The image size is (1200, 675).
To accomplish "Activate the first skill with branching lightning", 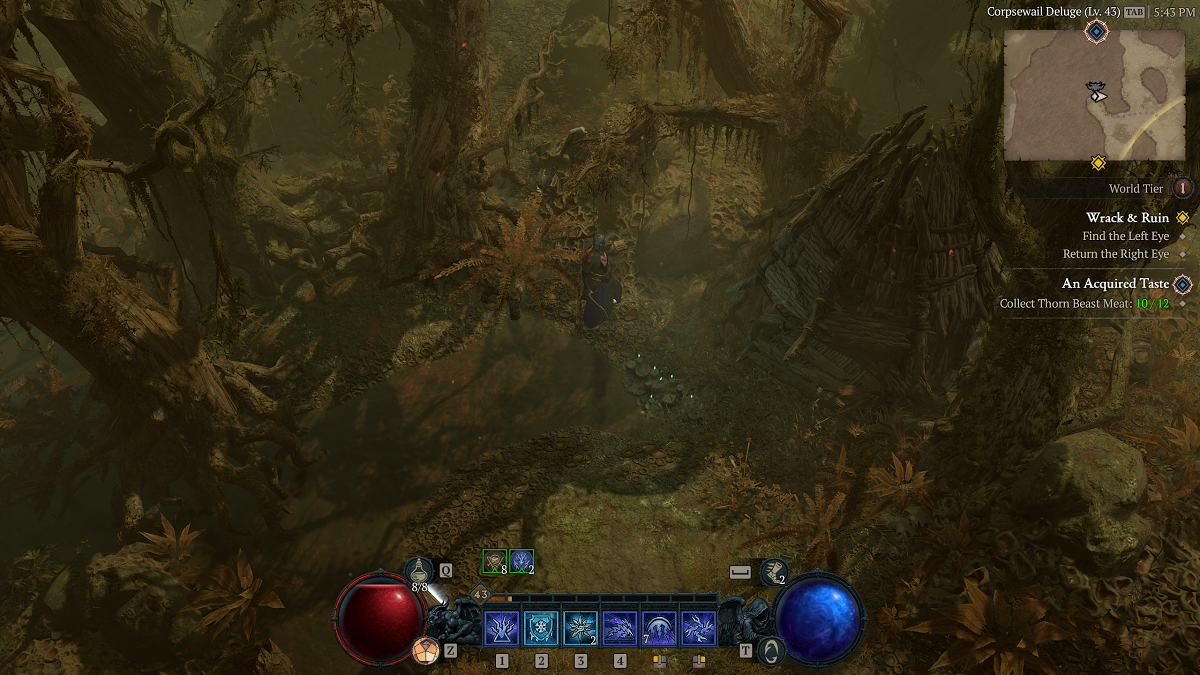I will point(502,629).
